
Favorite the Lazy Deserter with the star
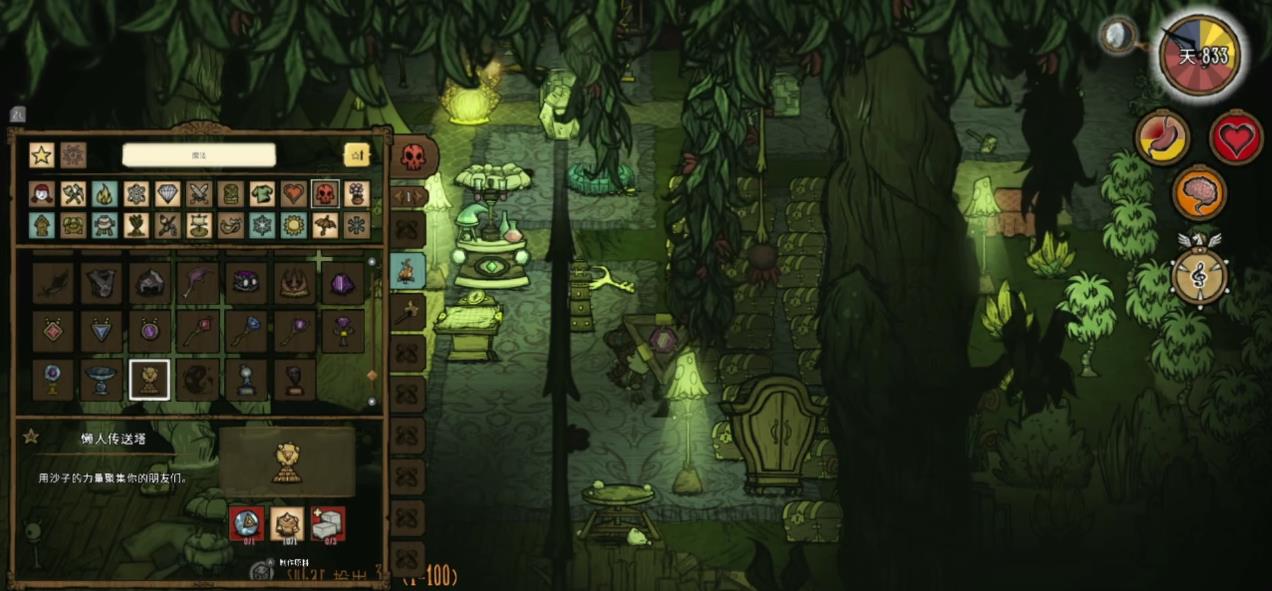[x=31, y=437]
